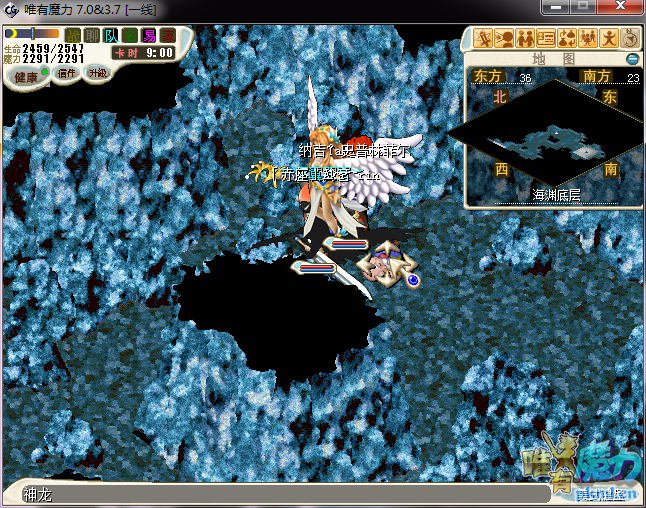Open the character action pose icon
The image size is (646, 508).
click(610, 39)
